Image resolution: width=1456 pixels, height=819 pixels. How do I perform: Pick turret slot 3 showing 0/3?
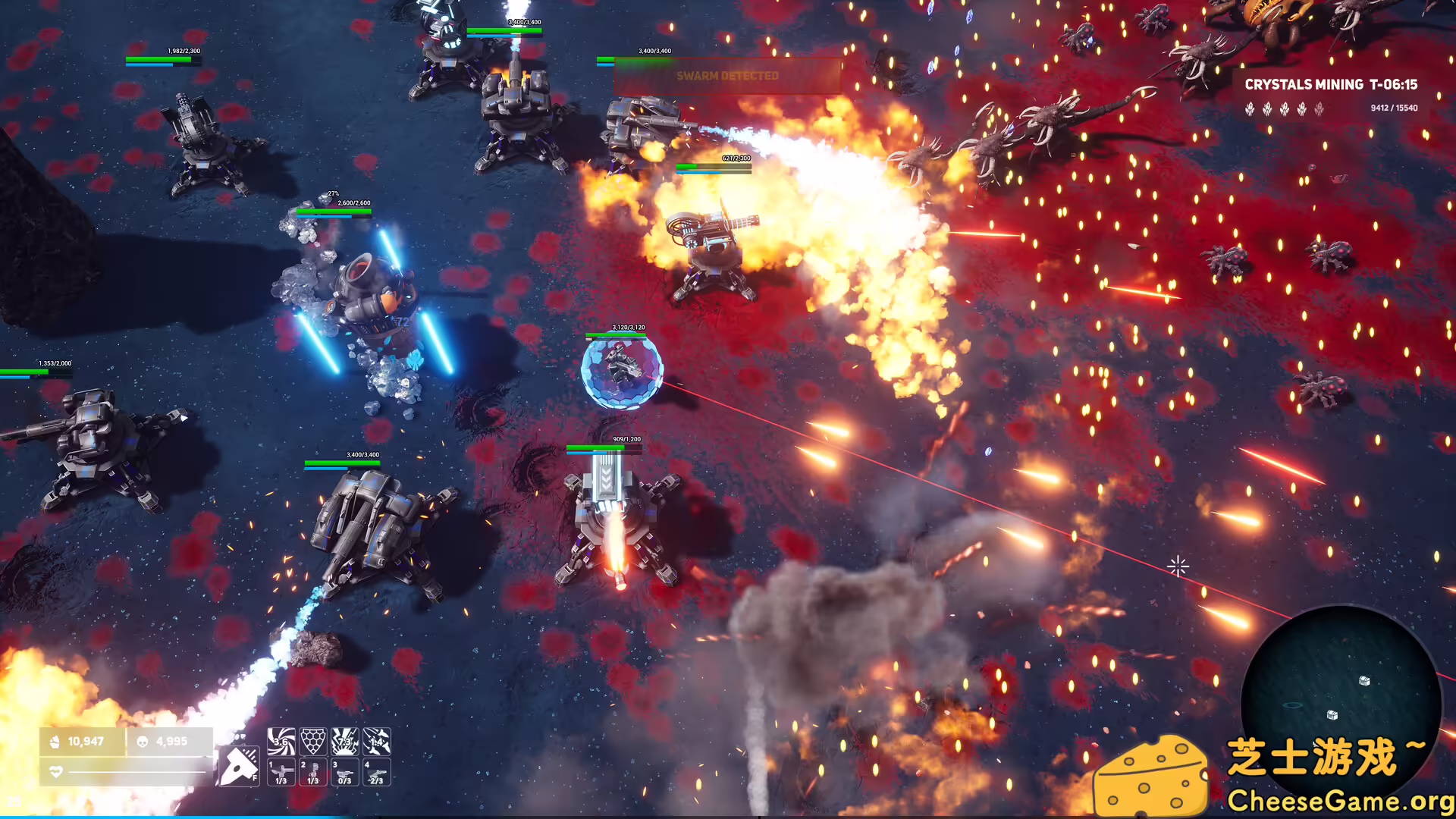pyautogui.click(x=345, y=772)
